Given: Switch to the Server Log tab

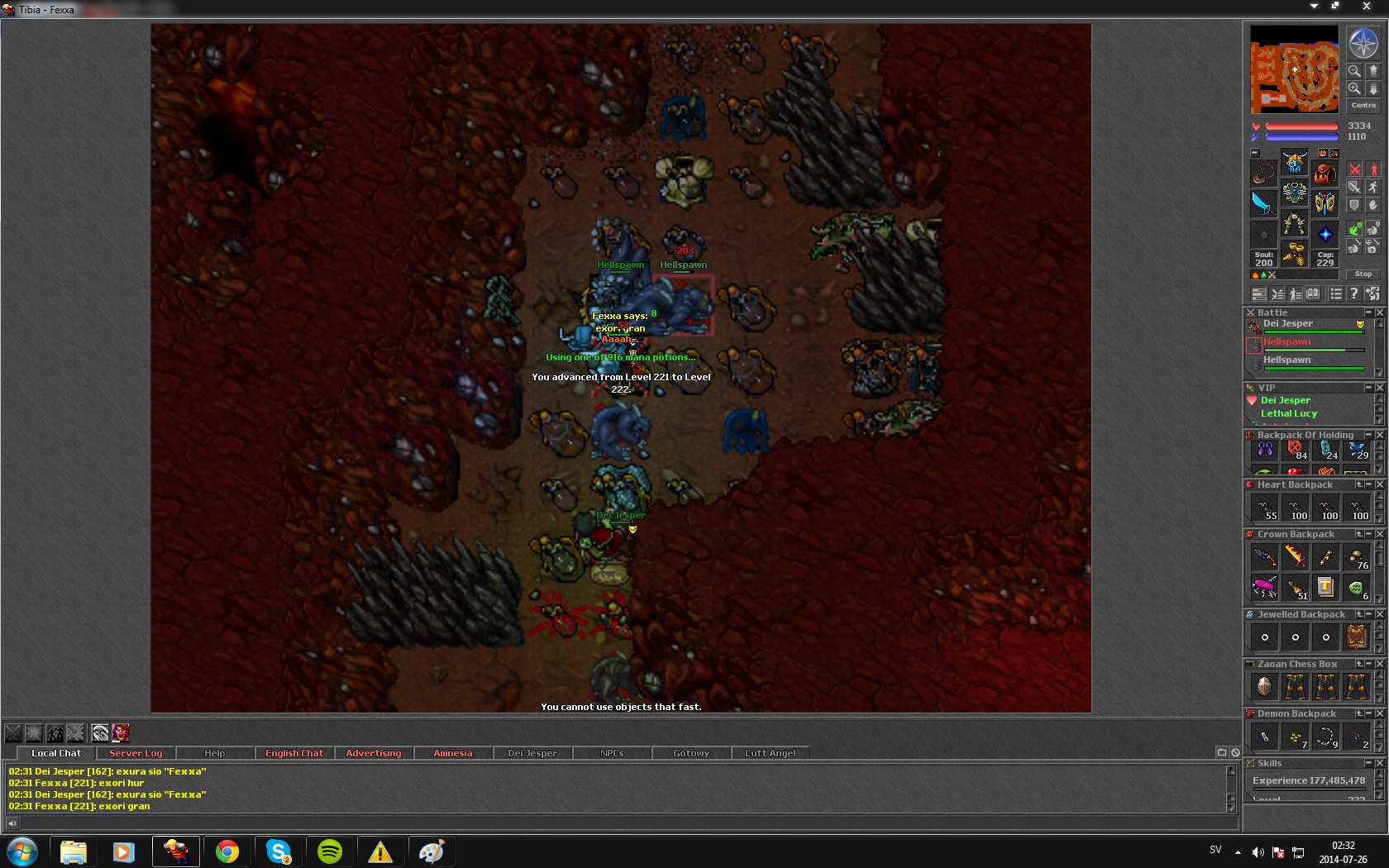Looking at the screenshot, I should tap(136, 753).
